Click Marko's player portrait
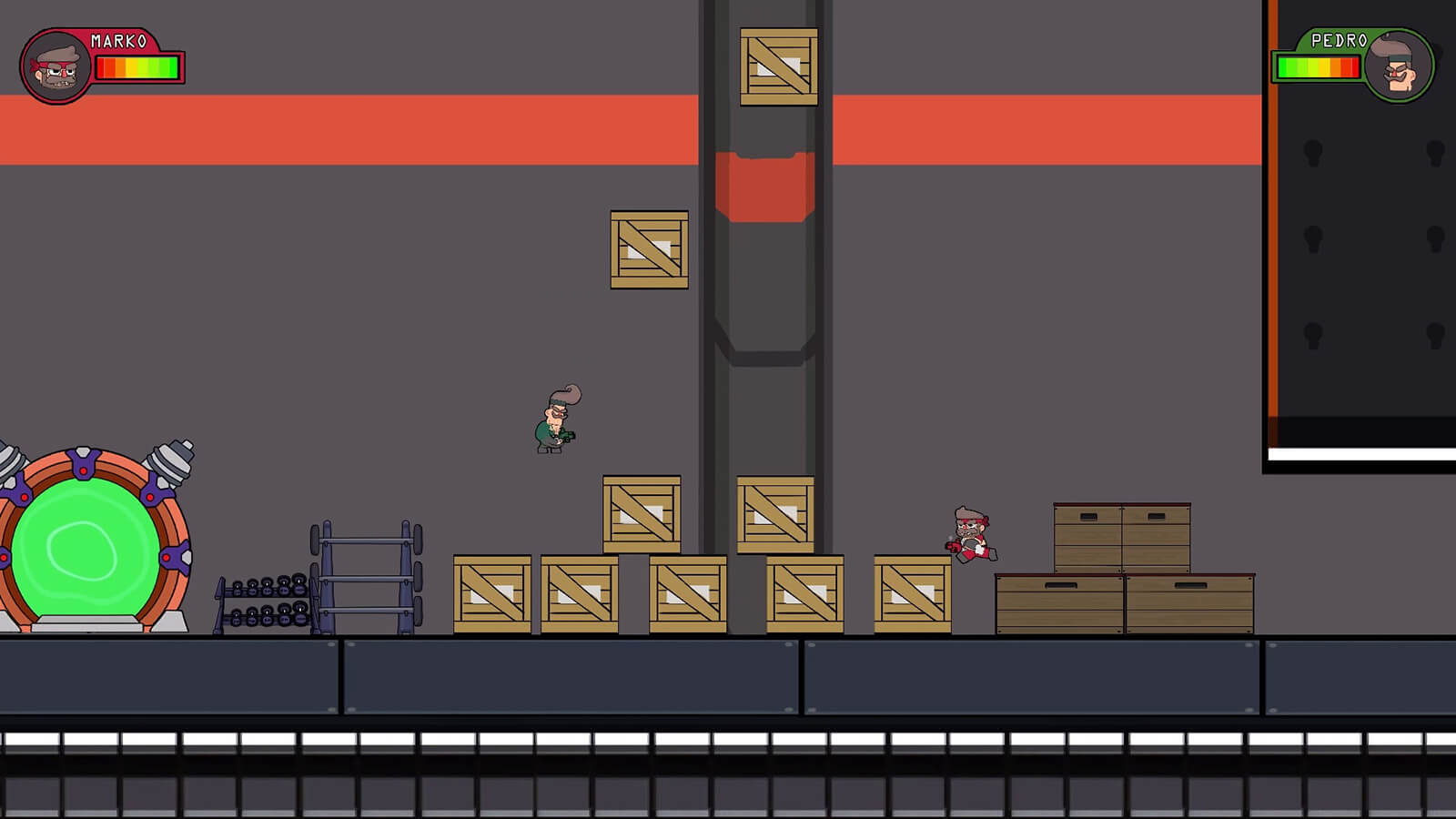Viewport: 1456px width, 819px height. point(56,66)
